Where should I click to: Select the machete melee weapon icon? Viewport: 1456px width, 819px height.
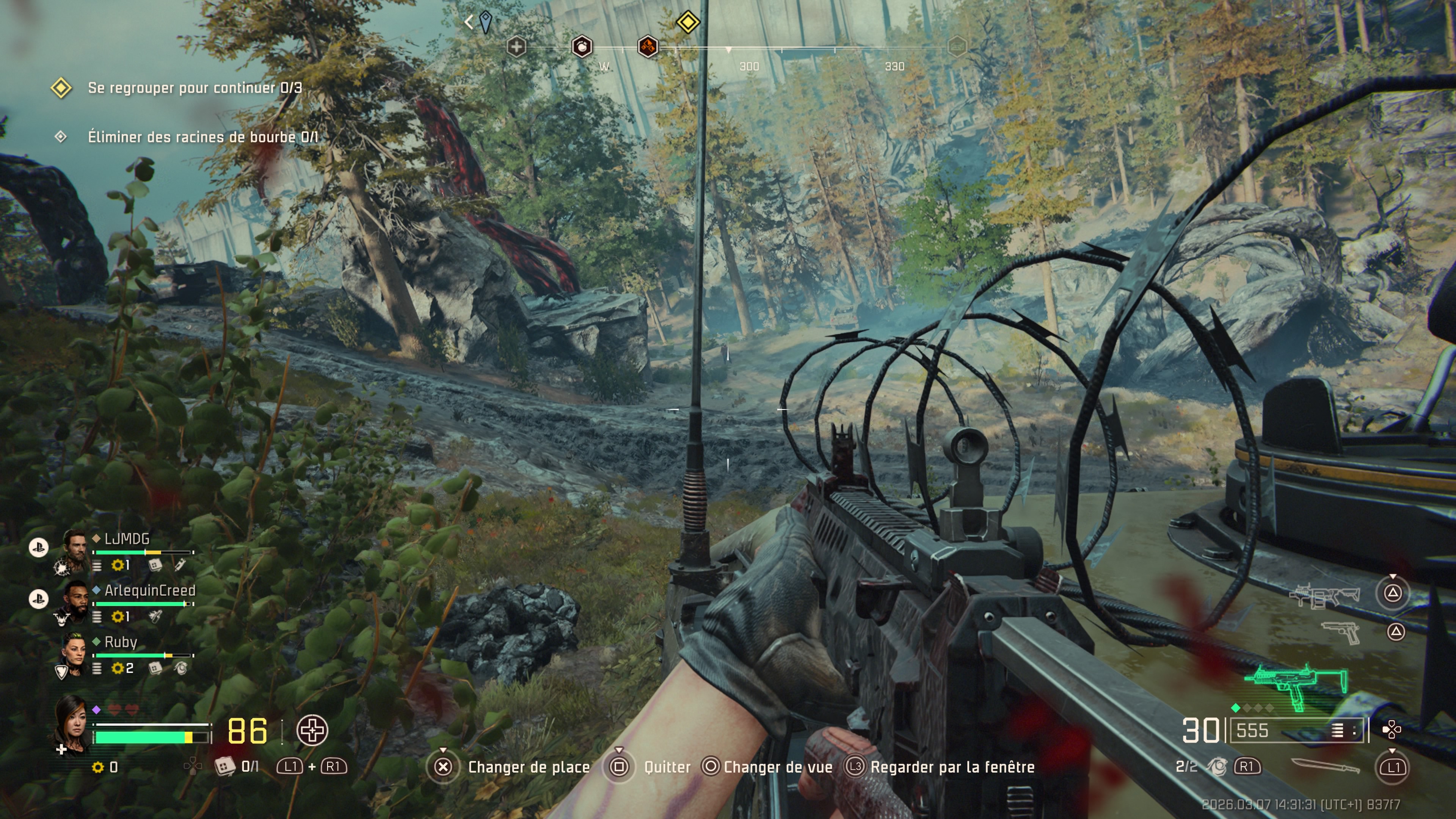tap(1325, 766)
